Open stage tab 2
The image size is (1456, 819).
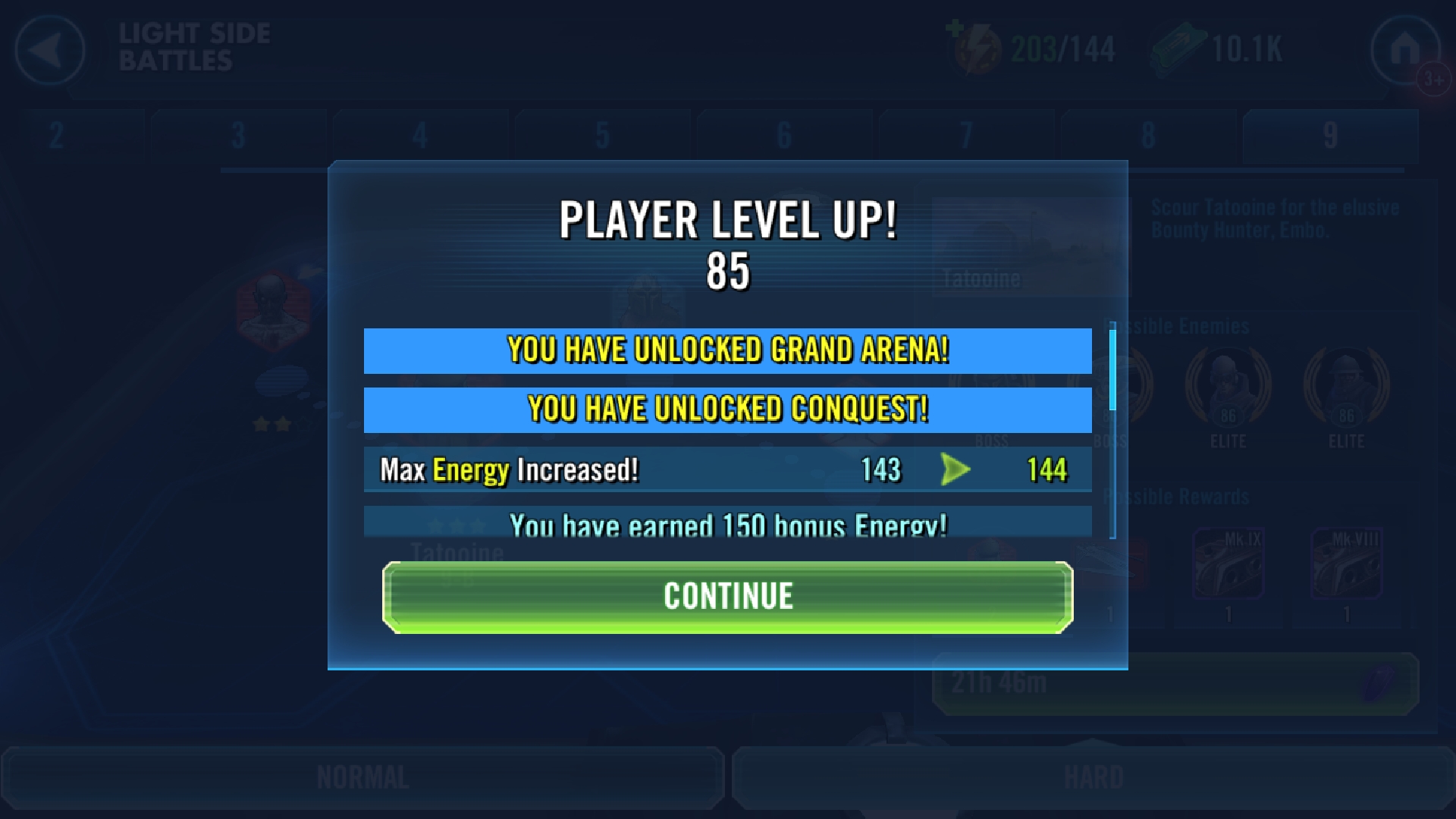click(57, 136)
